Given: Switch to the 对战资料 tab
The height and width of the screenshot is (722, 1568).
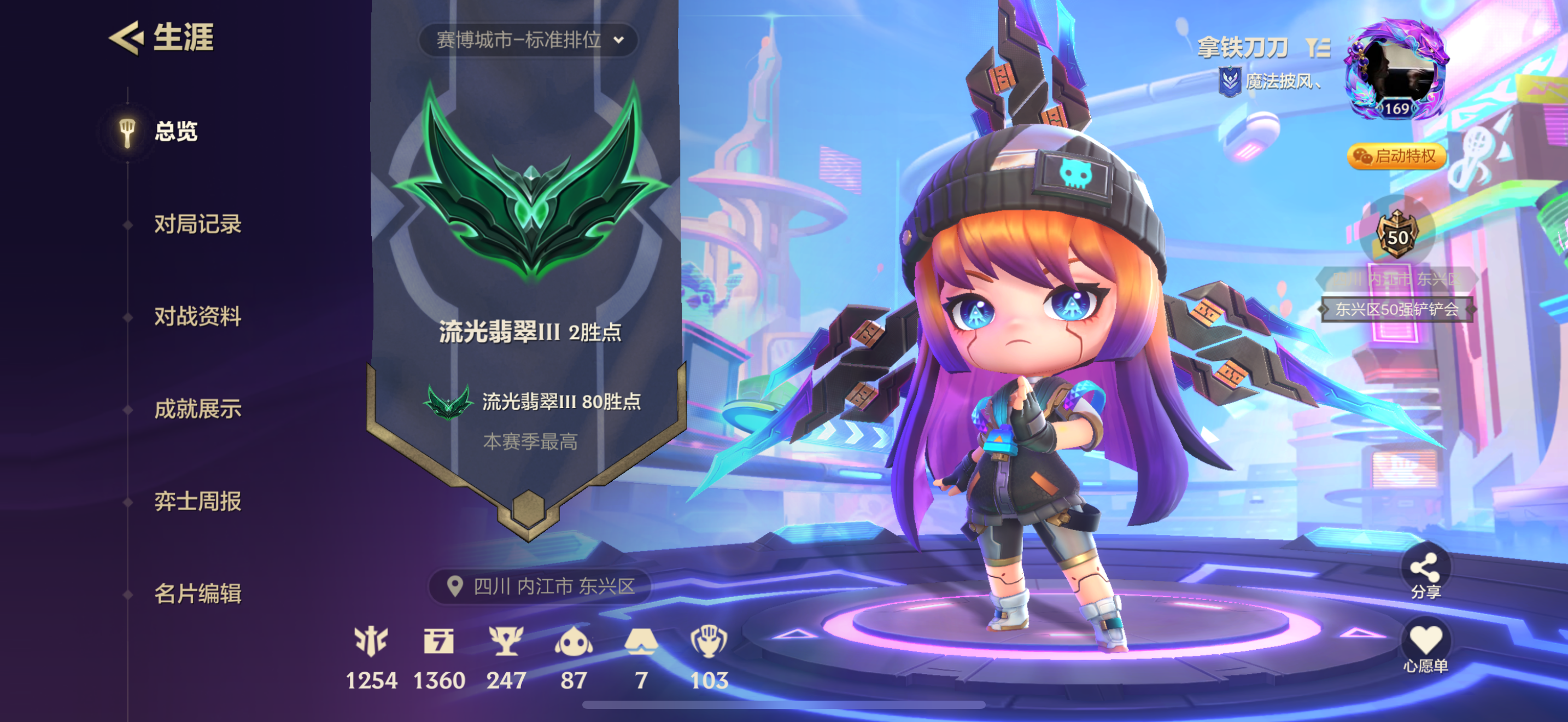Looking at the screenshot, I should pos(199,317).
